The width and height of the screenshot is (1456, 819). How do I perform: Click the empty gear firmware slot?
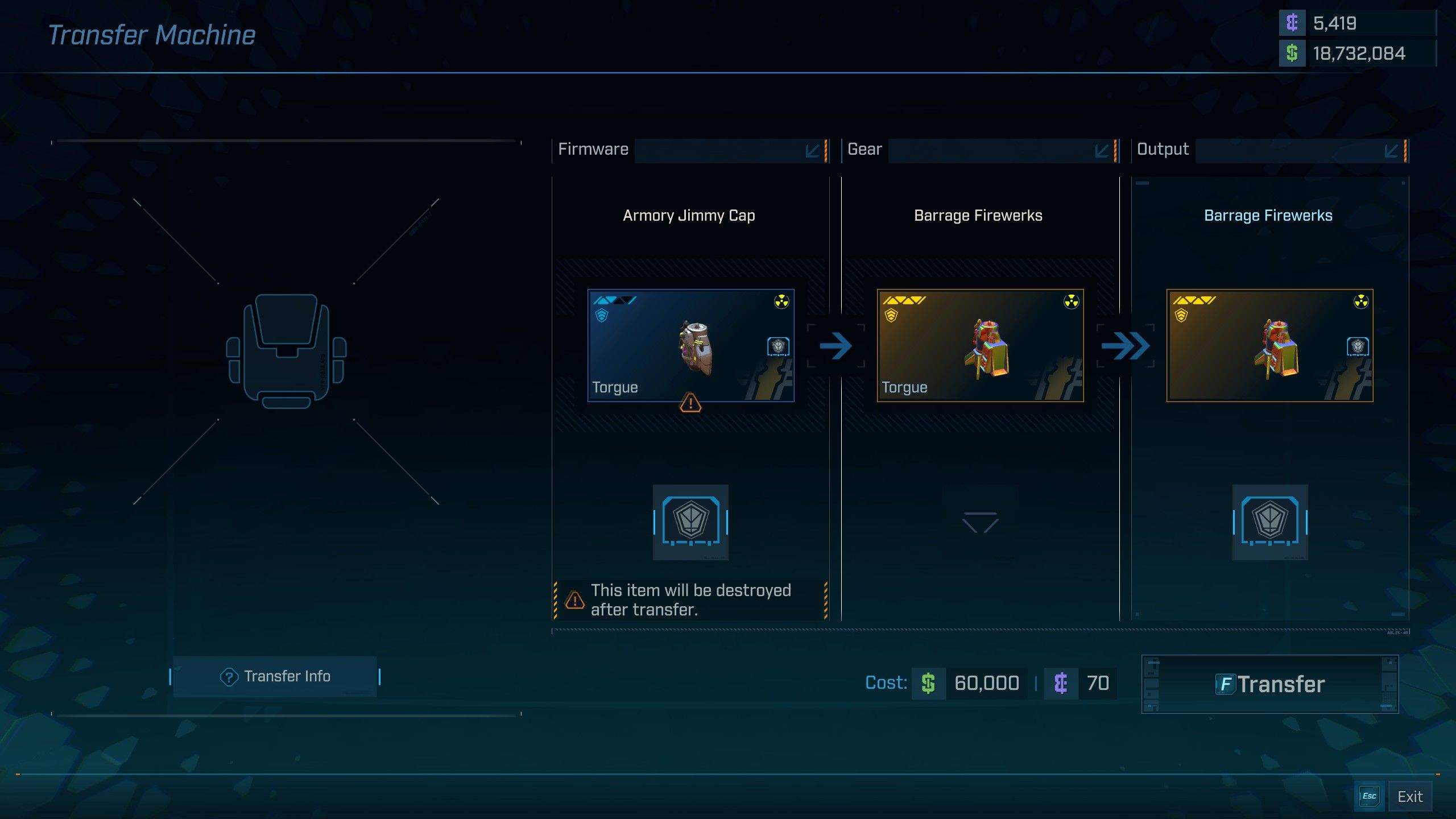tap(980, 522)
